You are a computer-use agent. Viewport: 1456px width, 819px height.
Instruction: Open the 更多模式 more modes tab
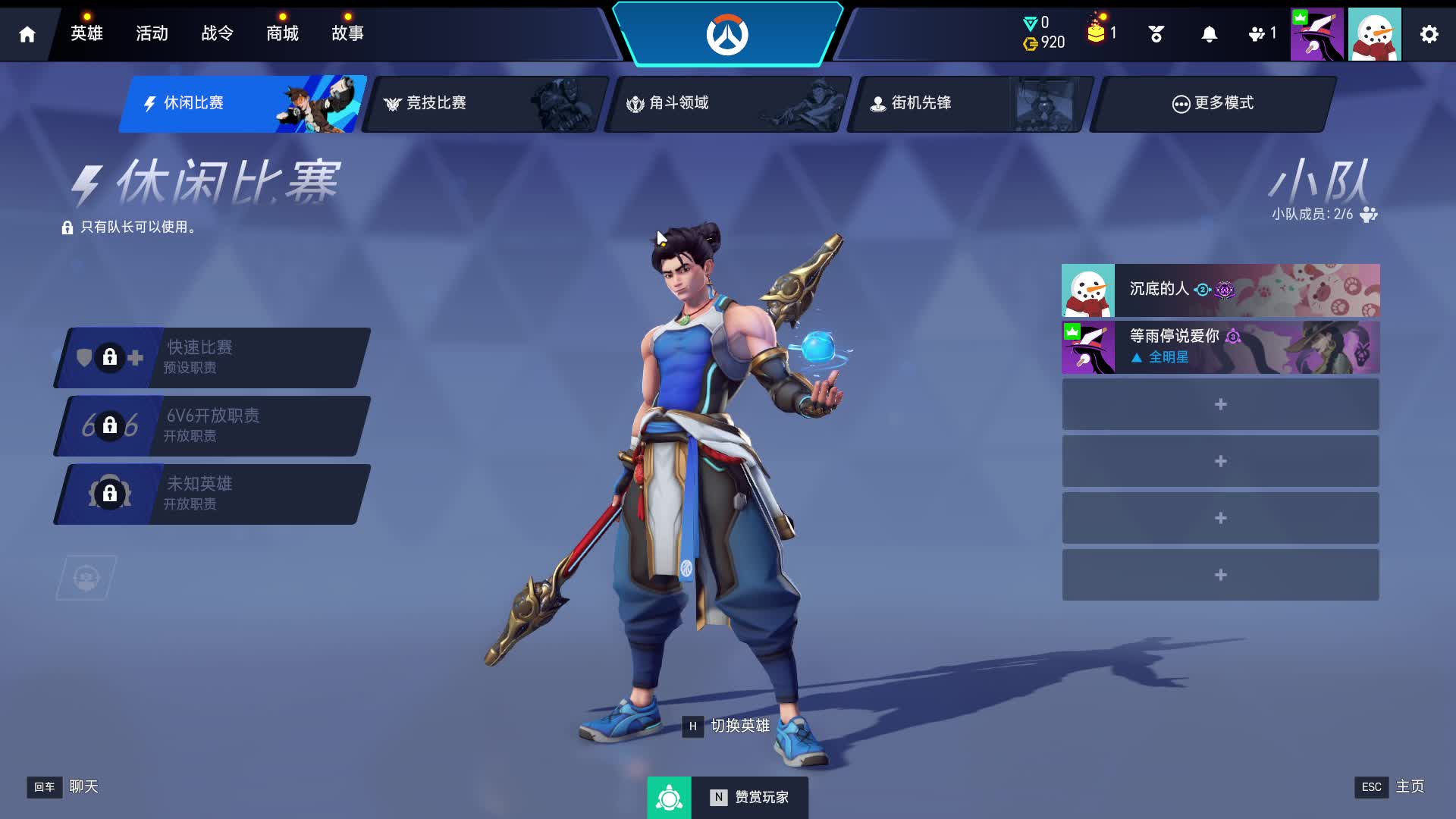click(1212, 104)
